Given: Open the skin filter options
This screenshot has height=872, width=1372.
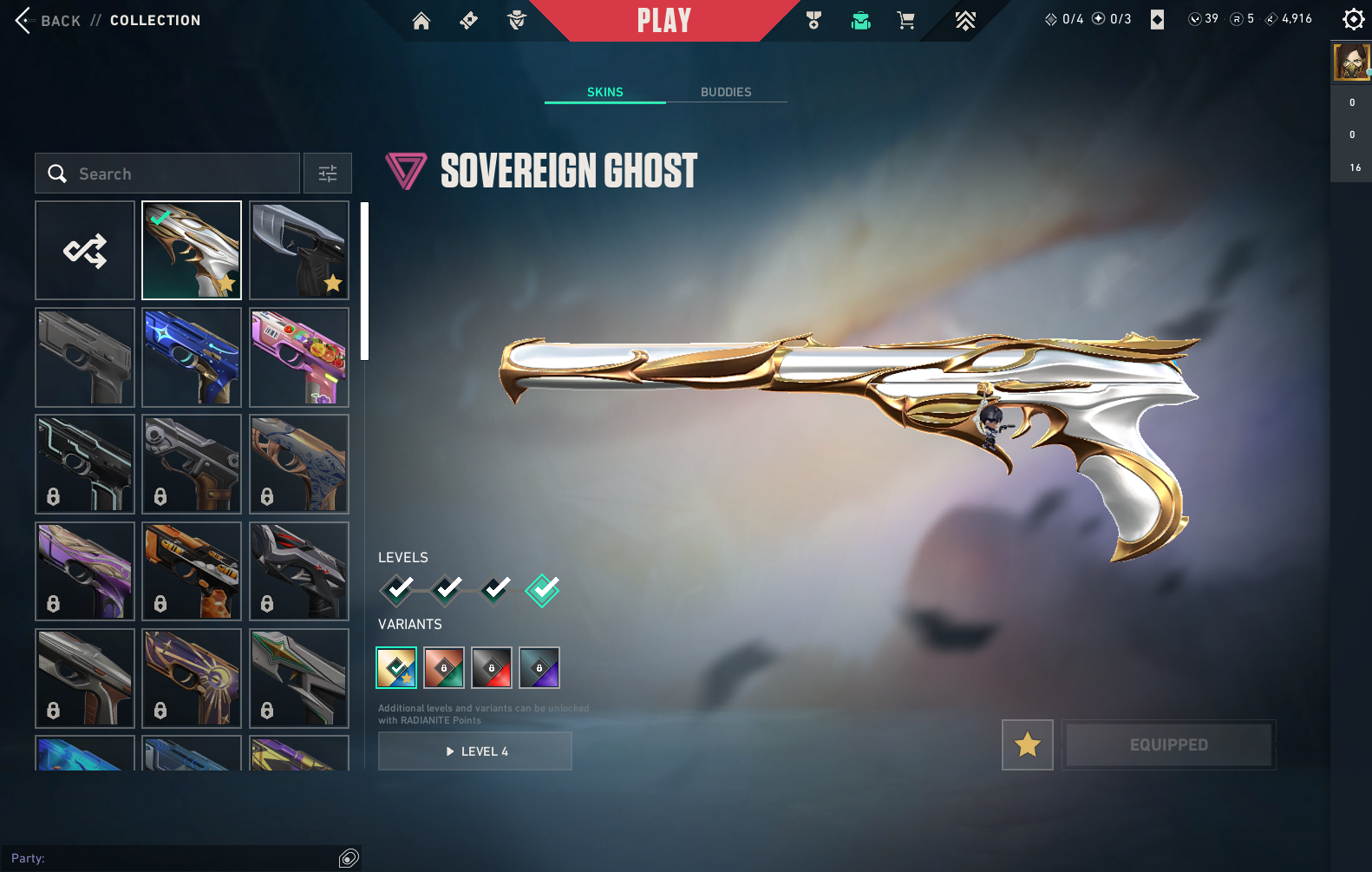Looking at the screenshot, I should click(x=328, y=174).
